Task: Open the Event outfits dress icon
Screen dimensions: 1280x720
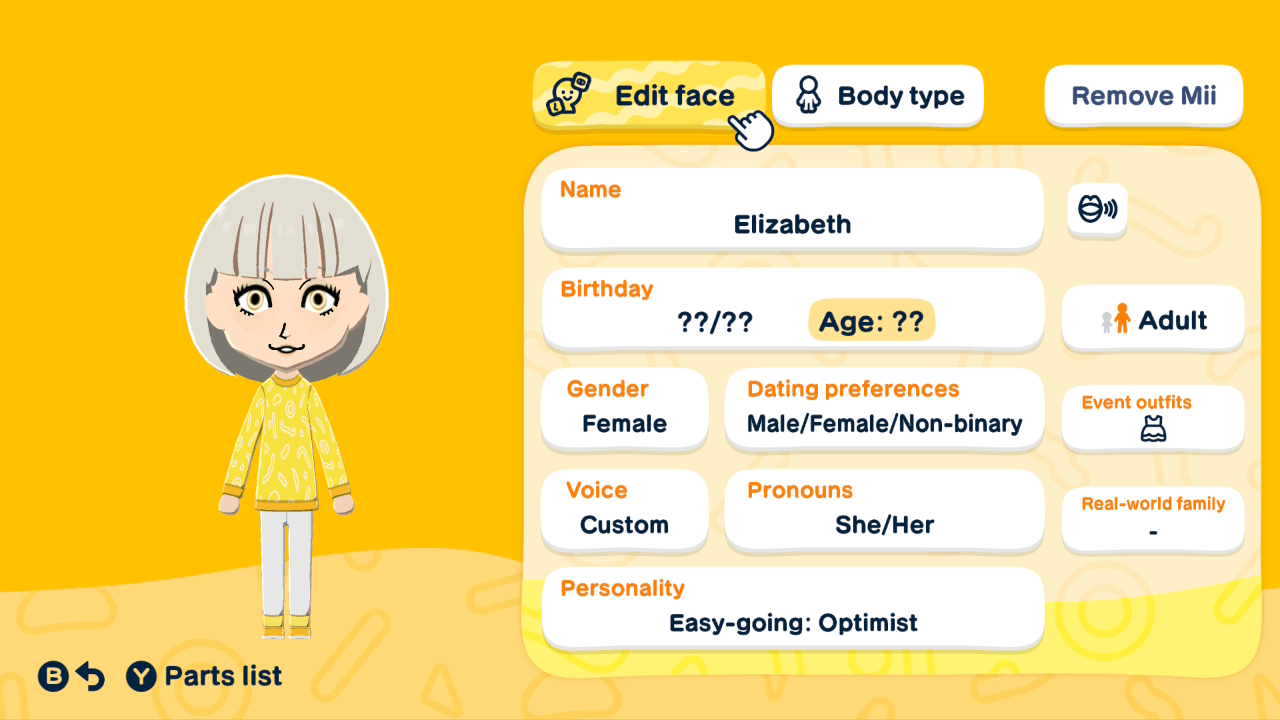Action: click(1152, 430)
